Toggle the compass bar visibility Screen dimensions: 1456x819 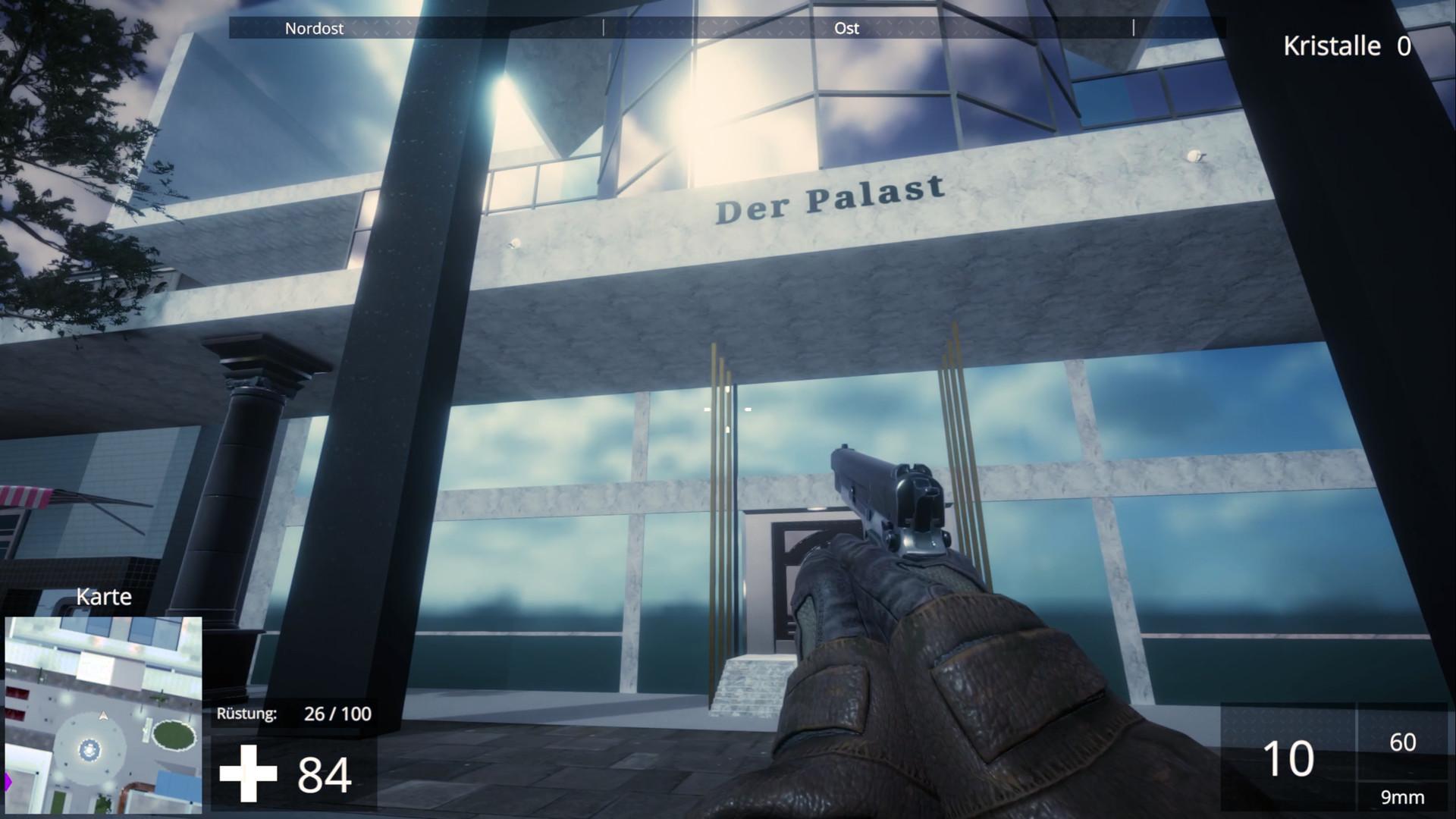pyautogui.click(x=728, y=28)
